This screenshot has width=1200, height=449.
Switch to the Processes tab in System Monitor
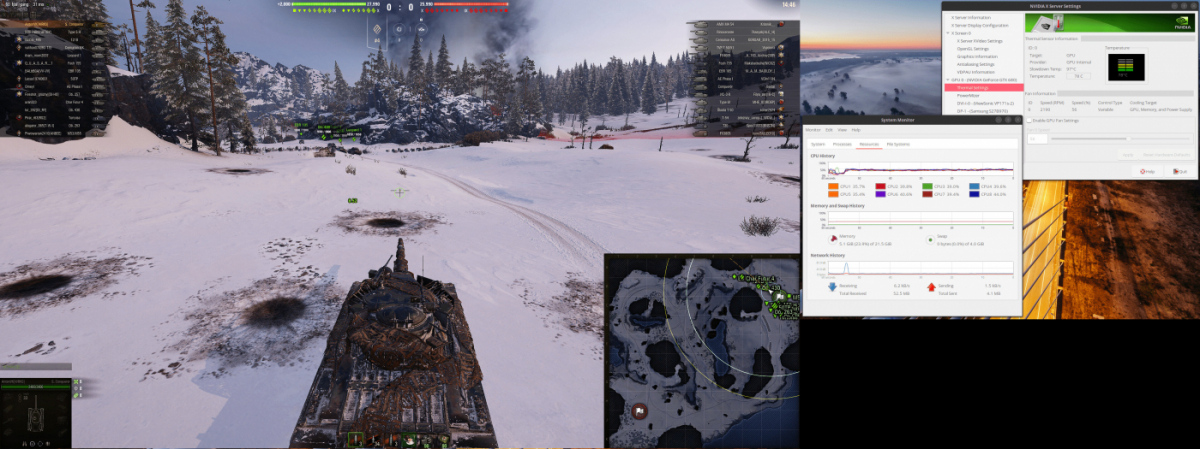842,144
